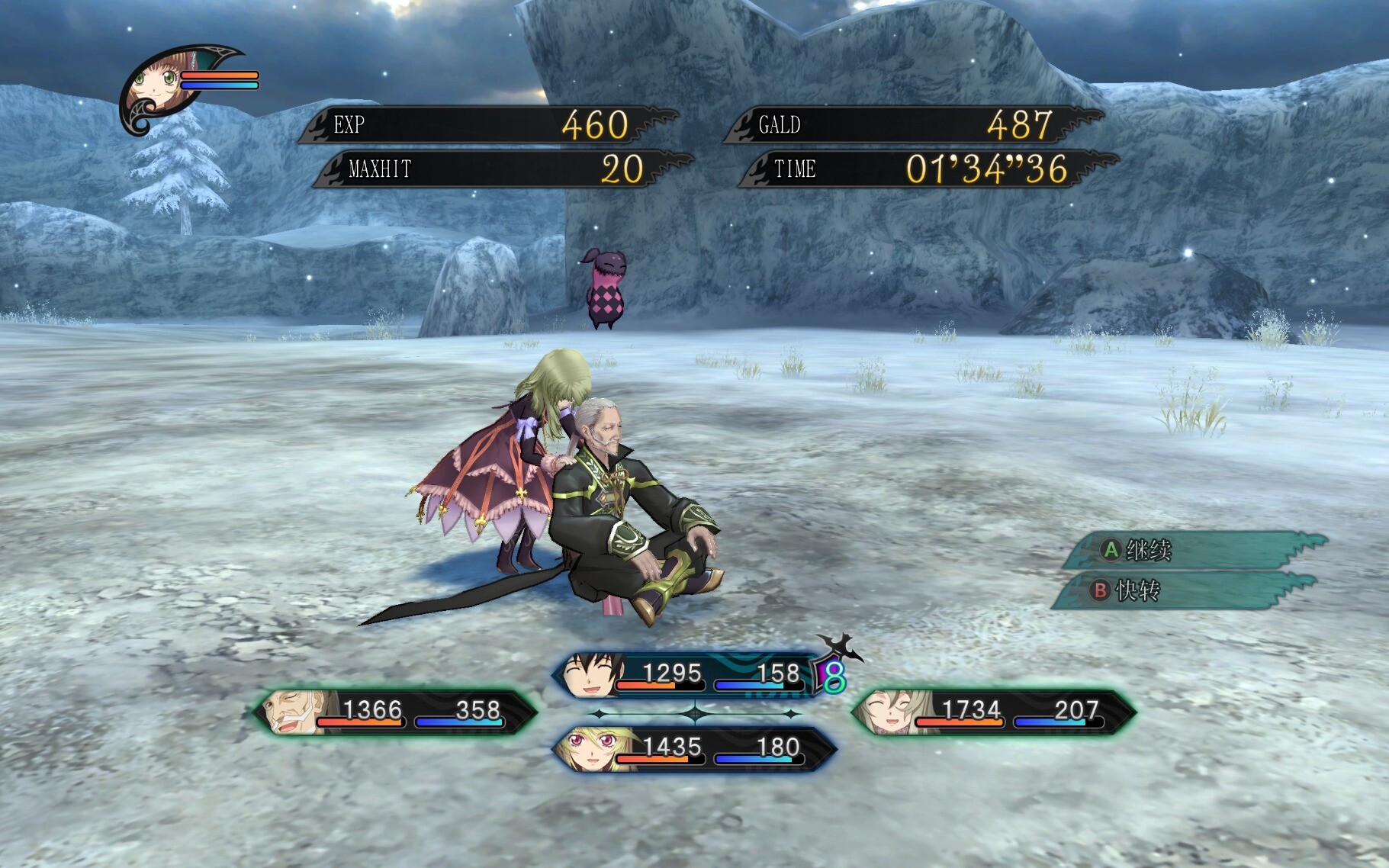Click the black-haired boy's party status panel
Screen dimensions: 1389x868
point(686,675)
